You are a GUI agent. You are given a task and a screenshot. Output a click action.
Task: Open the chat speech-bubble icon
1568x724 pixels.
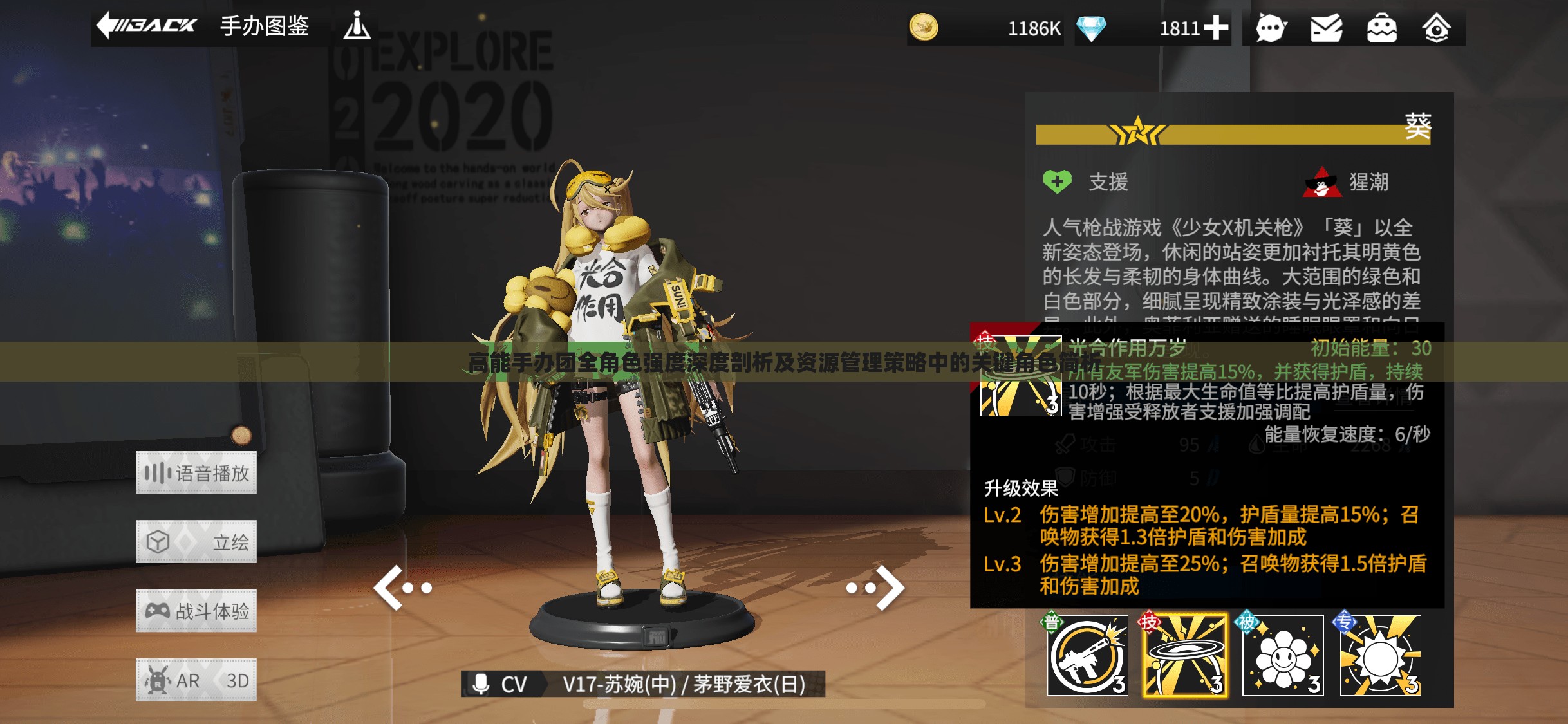coord(1271,28)
